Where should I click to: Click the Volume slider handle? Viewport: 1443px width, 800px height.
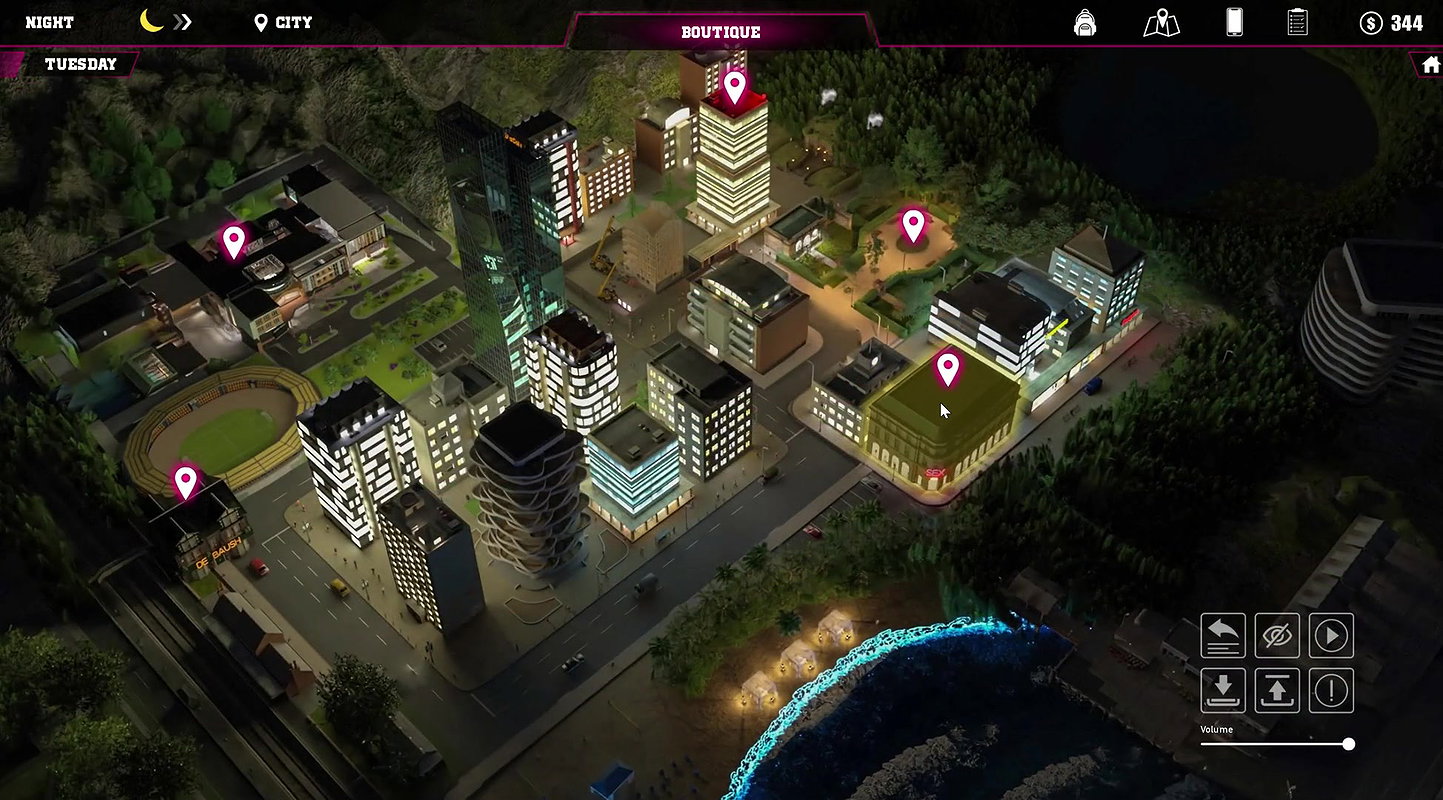[x=1349, y=744]
